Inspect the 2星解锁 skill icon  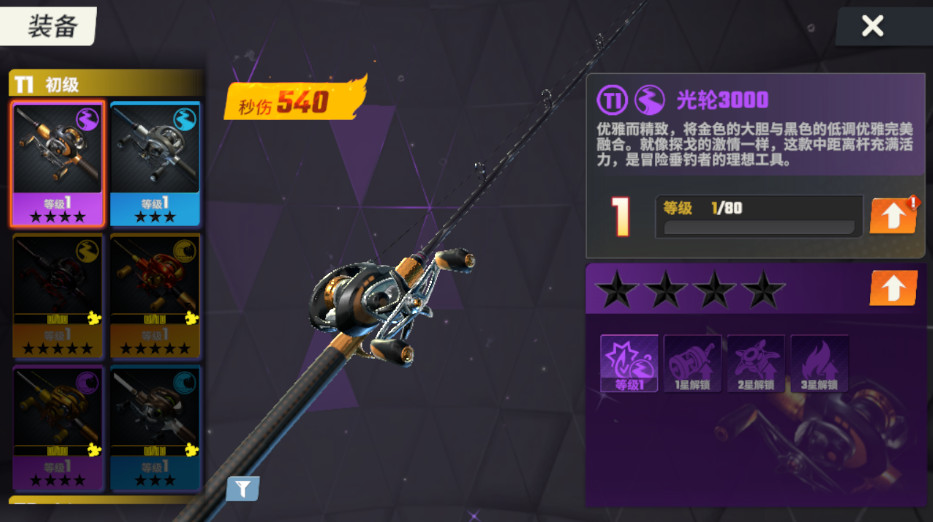coord(755,363)
